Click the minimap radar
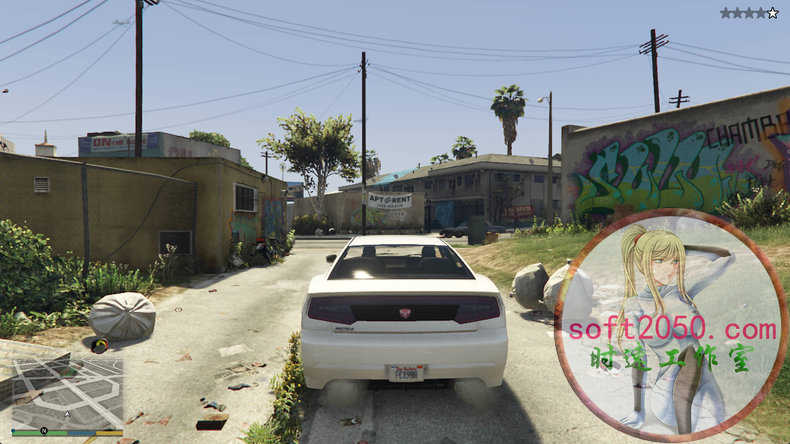Screen dimensions: 790x444 click(x=67, y=392)
